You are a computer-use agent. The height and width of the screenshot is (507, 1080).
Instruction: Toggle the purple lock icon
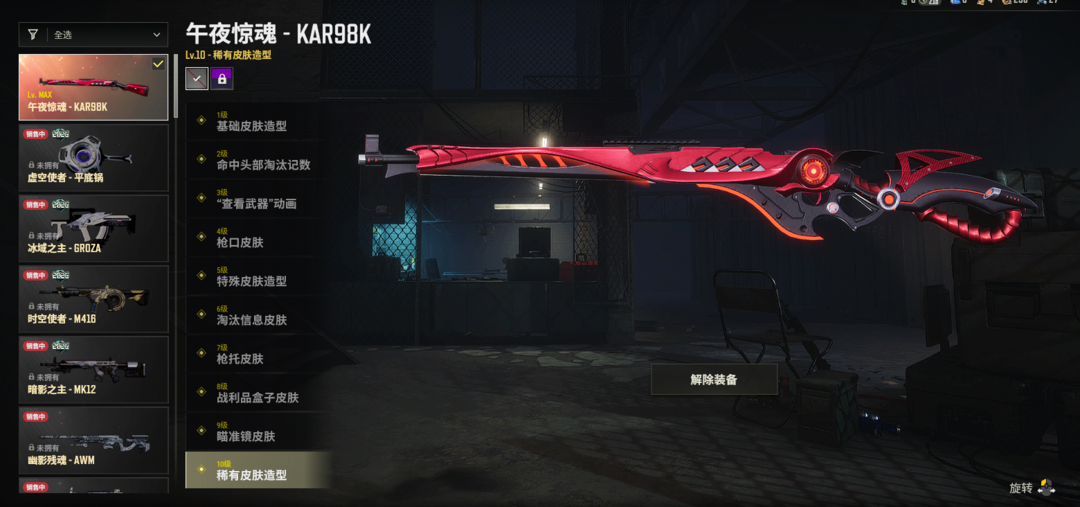click(222, 78)
